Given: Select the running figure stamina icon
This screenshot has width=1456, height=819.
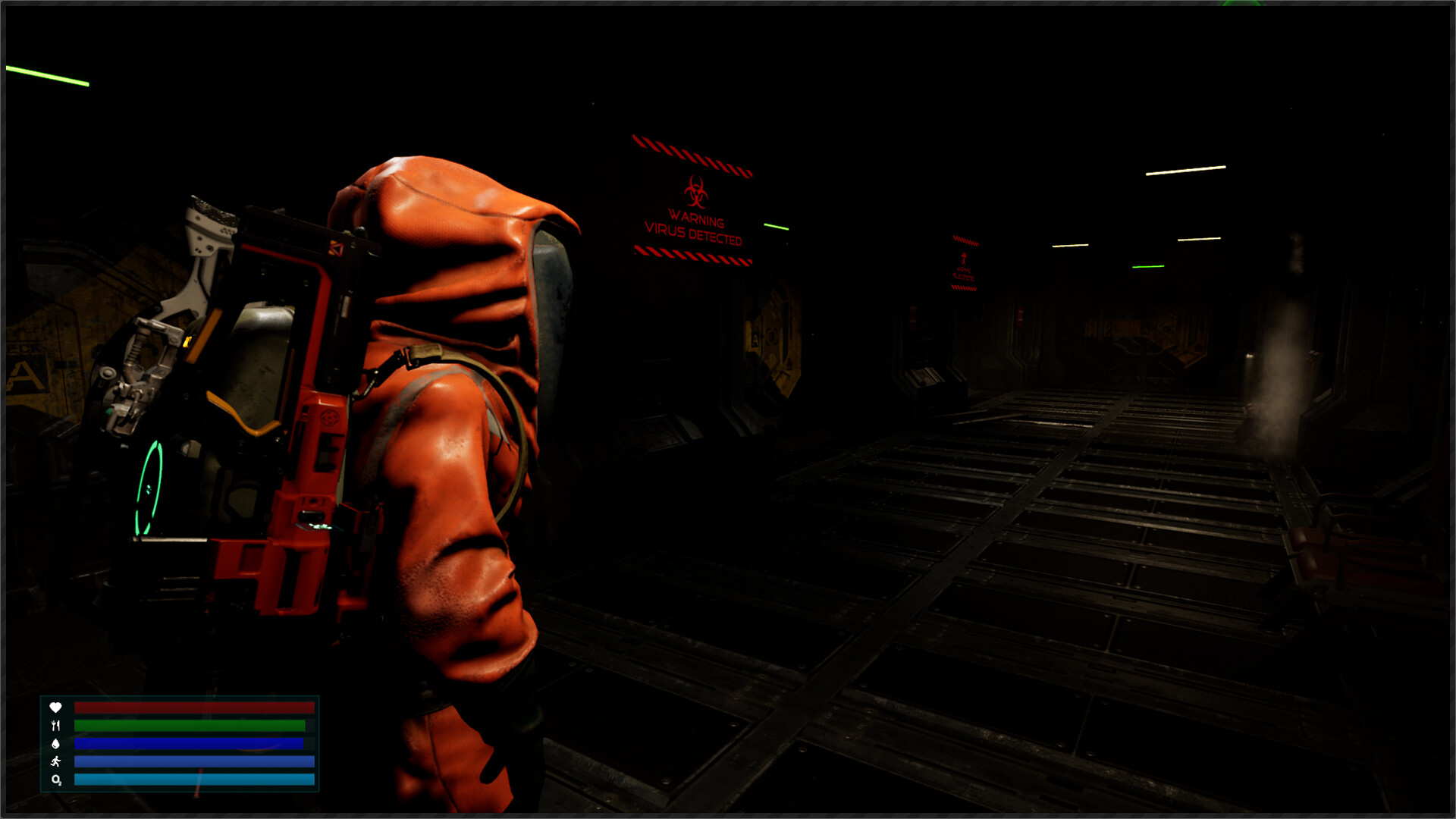Looking at the screenshot, I should point(56,763).
